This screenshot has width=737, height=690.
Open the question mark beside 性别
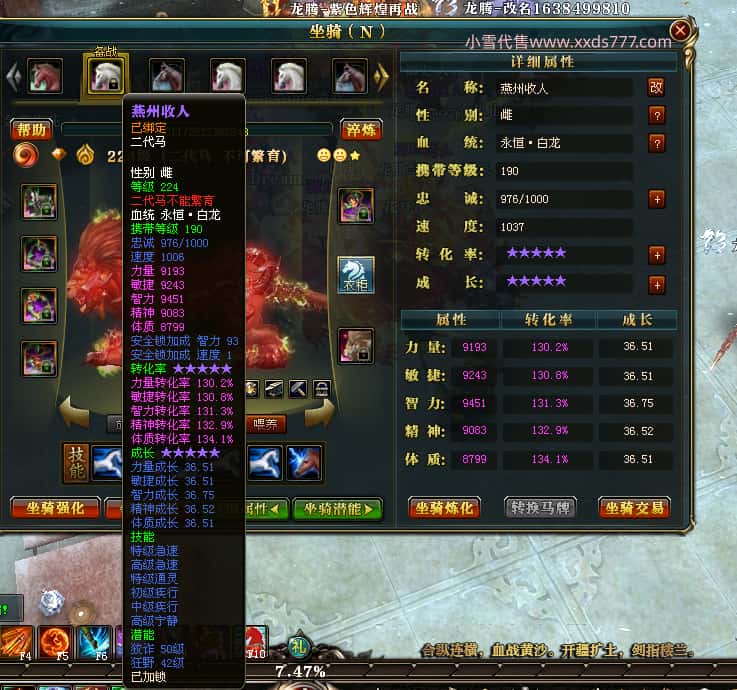[x=656, y=115]
